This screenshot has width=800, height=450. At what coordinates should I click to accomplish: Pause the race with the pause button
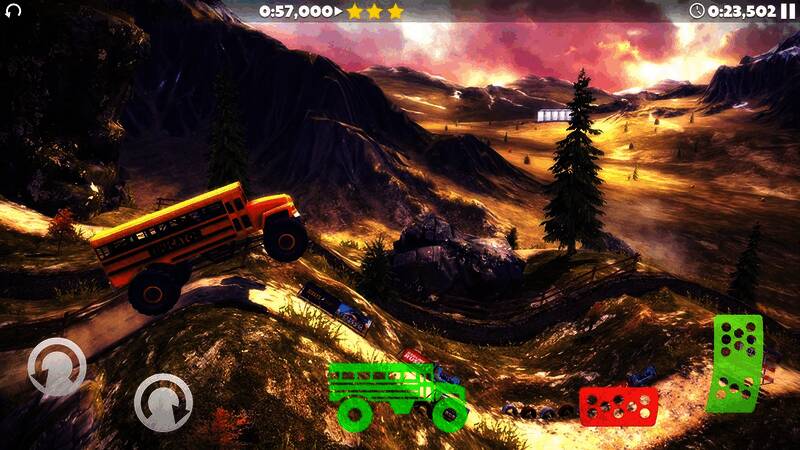click(x=788, y=11)
